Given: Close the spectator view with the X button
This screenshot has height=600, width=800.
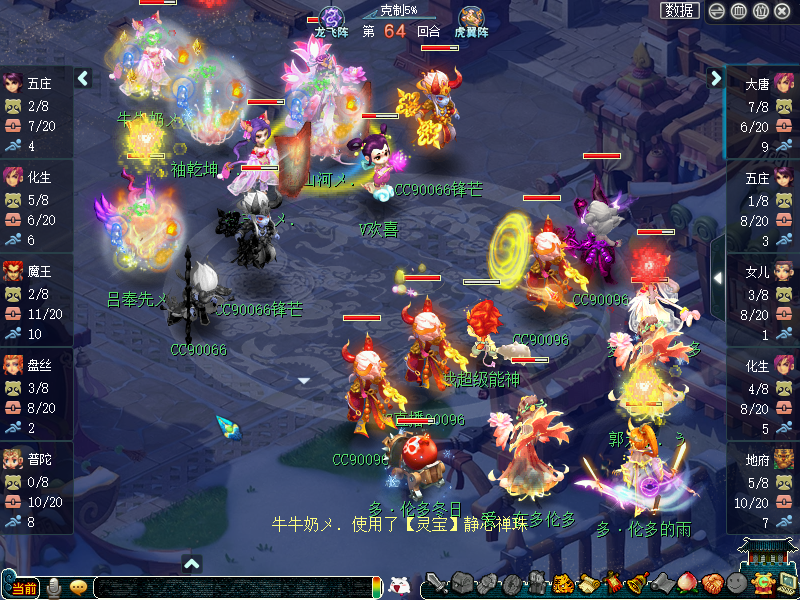Looking at the screenshot, I should tap(782, 11).
